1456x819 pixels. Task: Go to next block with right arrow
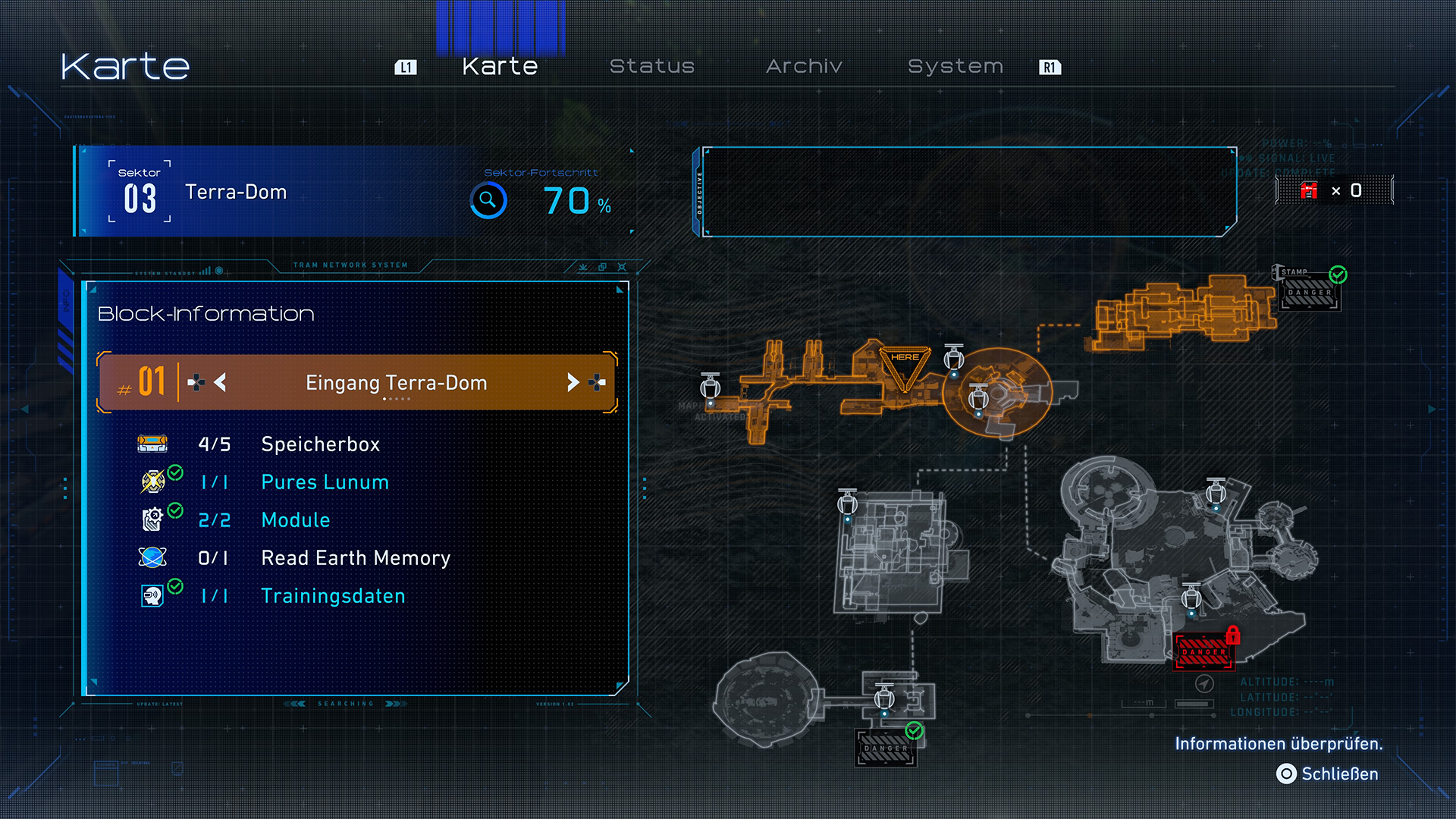click(x=573, y=382)
